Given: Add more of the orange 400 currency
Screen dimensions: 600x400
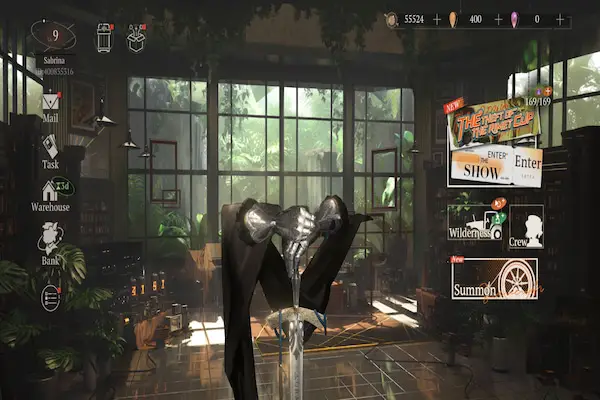Looking at the screenshot, I should (x=498, y=19).
